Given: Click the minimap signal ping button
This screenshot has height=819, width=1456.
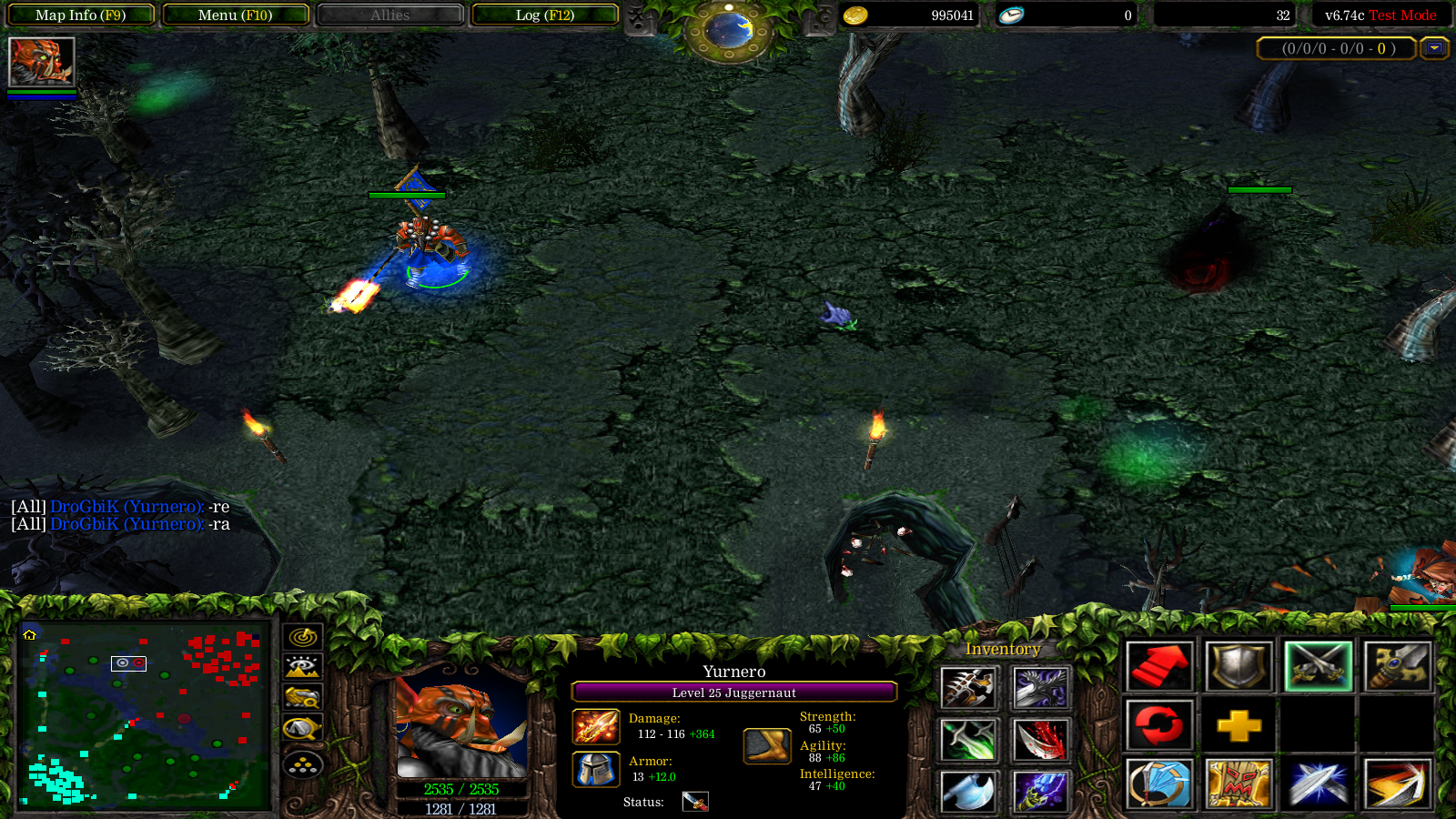Looking at the screenshot, I should [302, 637].
